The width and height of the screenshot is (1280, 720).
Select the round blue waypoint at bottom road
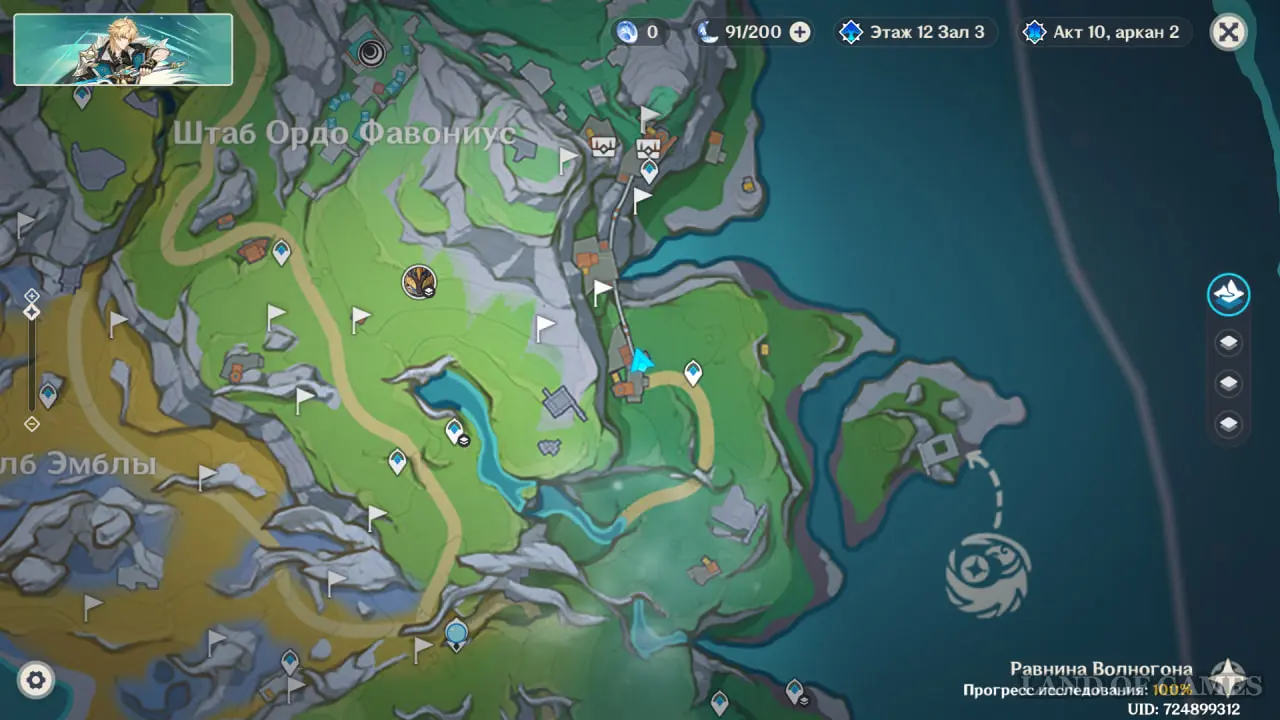tap(457, 633)
